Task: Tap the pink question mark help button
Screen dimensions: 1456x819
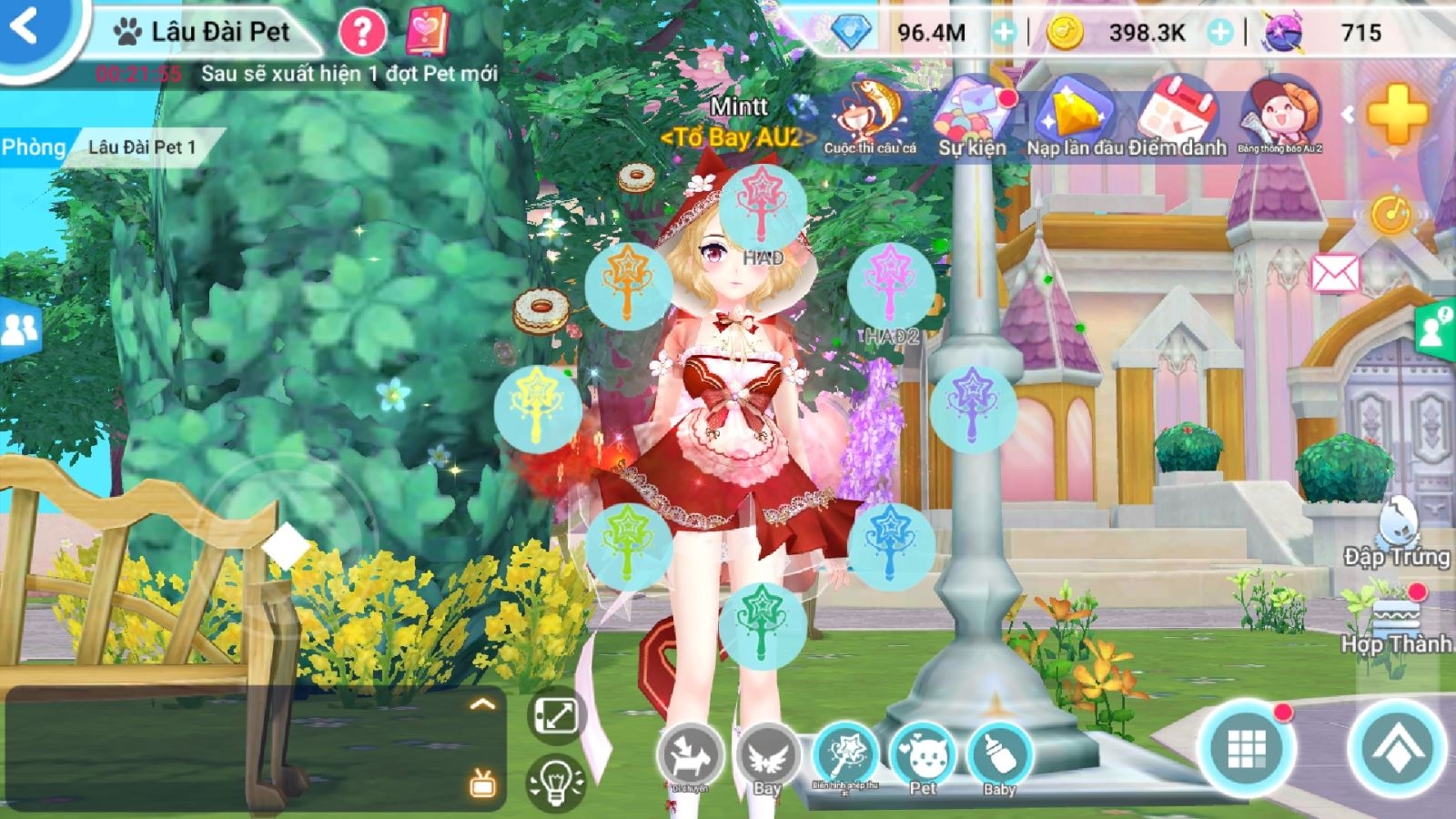Action: coord(363,30)
